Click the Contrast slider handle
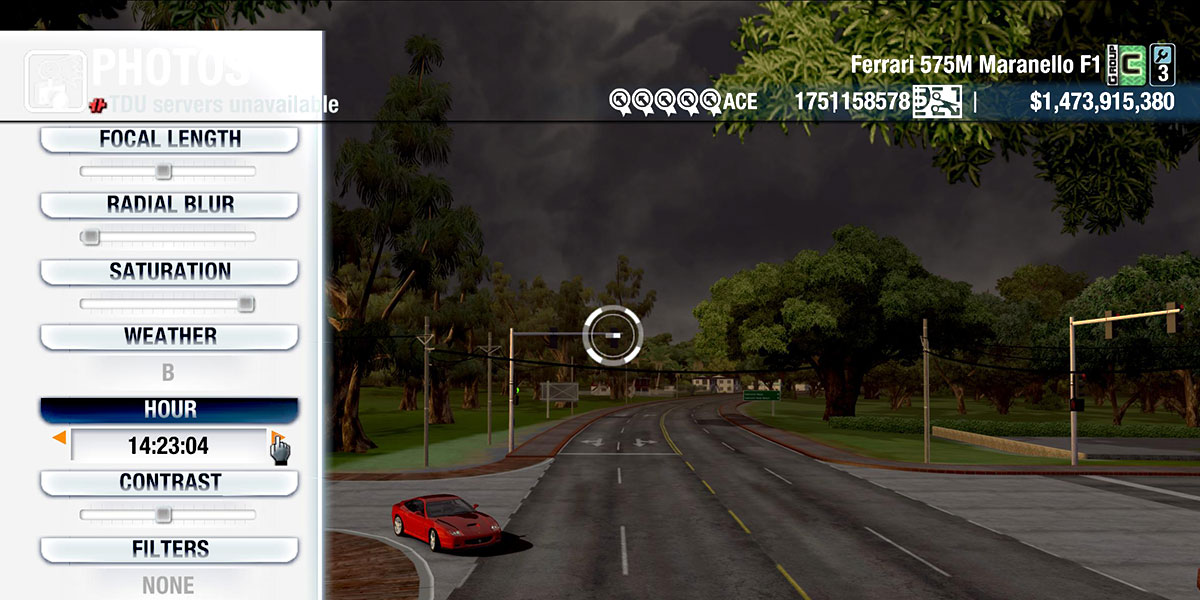 coord(163,515)
